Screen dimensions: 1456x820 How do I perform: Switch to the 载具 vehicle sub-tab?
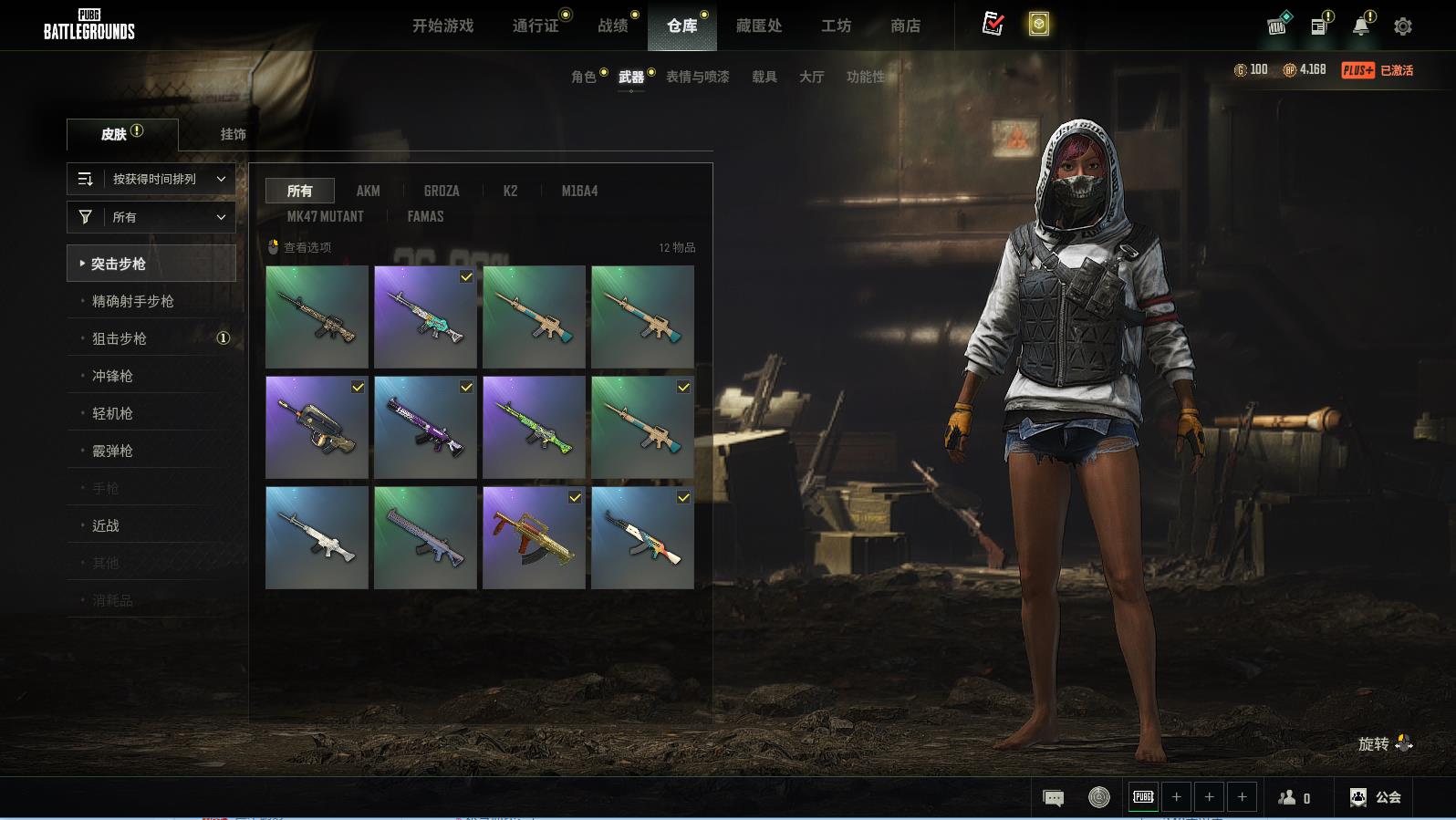pyautogui.click(x=764, y=77)
